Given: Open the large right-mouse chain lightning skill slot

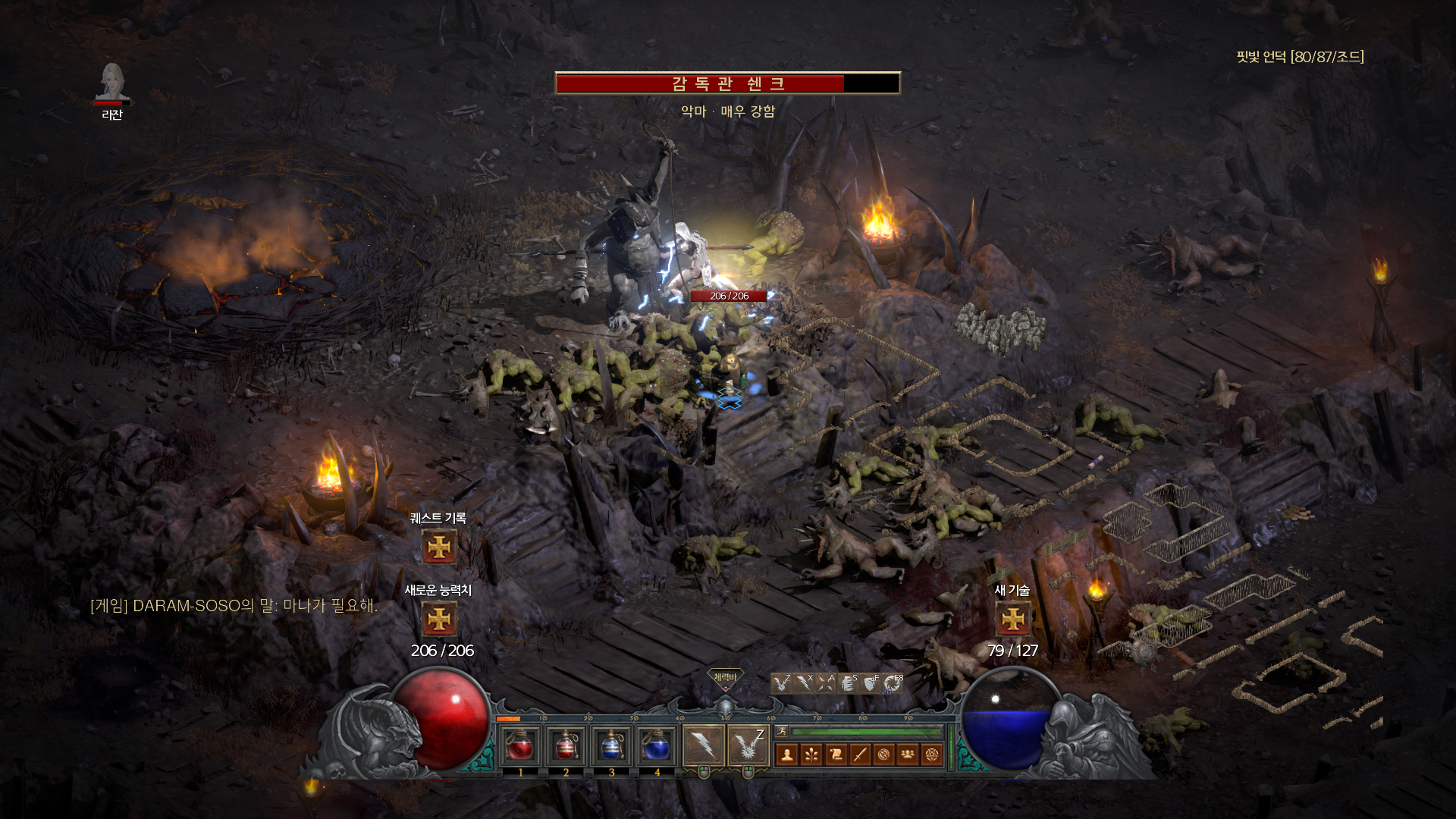Looking at the screenshot, I should click(748, 745).
